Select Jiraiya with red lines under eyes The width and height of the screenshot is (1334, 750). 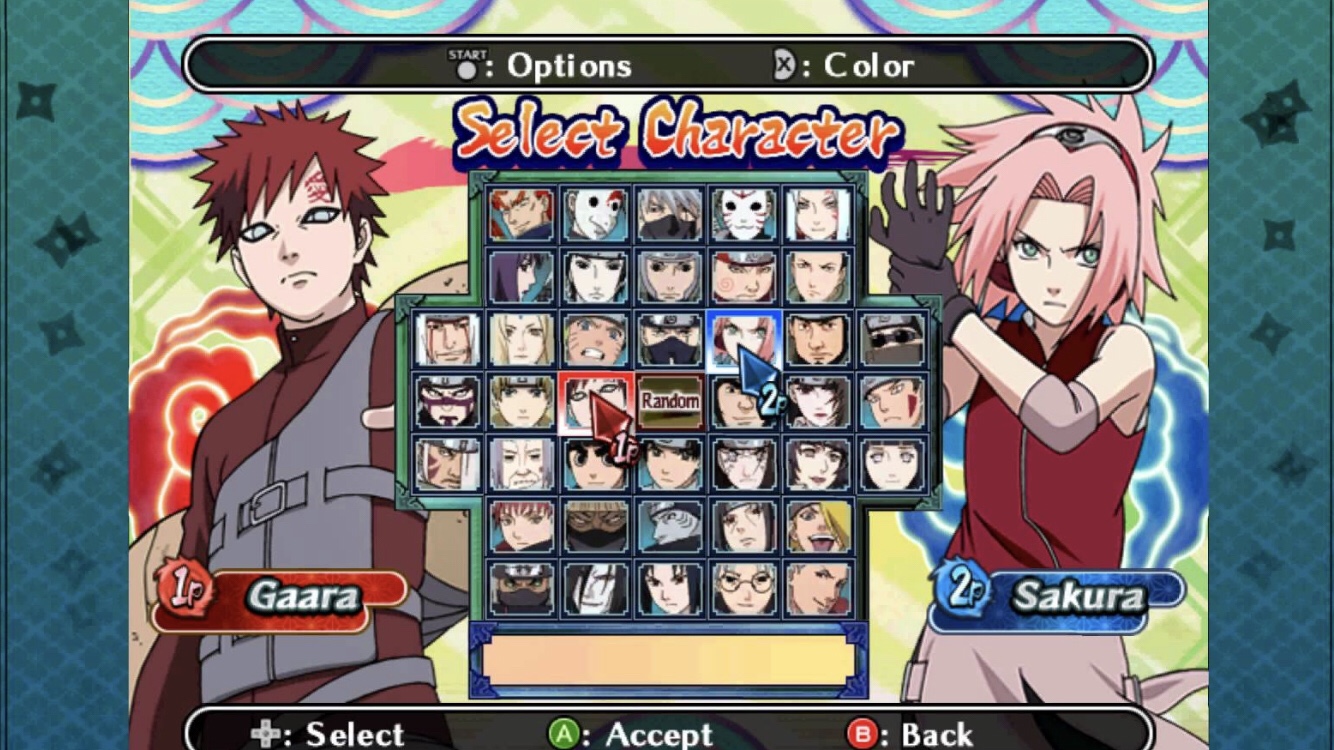(447, 340)
